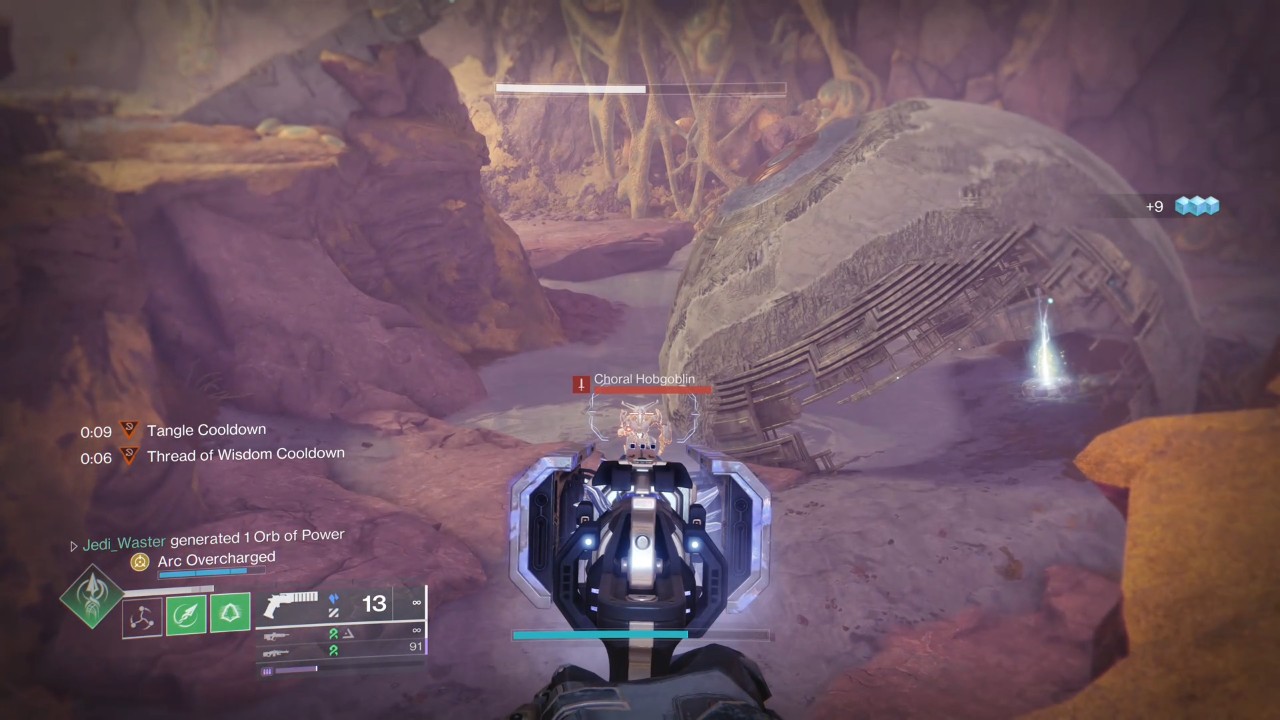Select the green diamond Strand super icon
Viewport: 1280px width, 720px height.
tap(92, 597)
